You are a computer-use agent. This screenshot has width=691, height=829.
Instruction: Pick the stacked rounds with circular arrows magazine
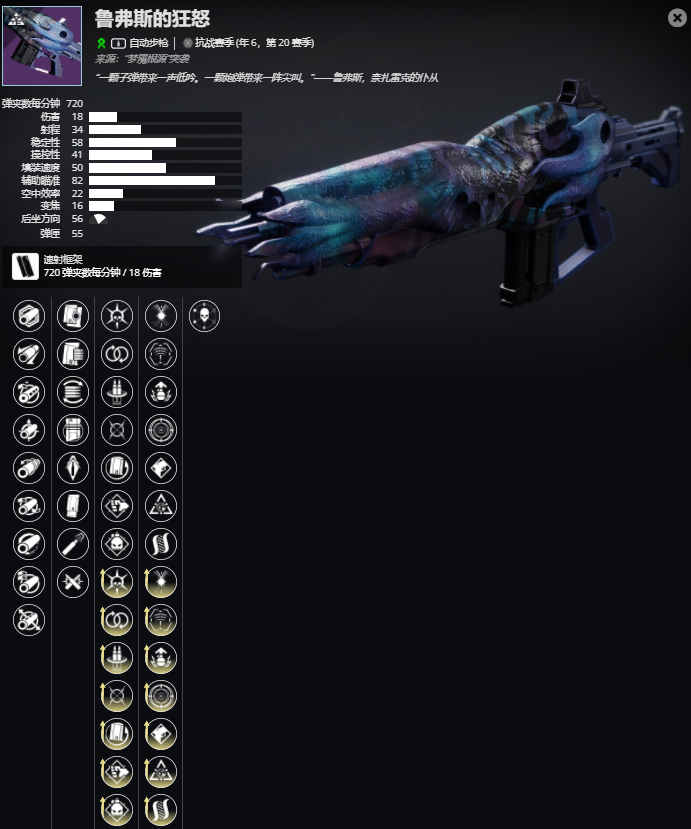[73, 392]
